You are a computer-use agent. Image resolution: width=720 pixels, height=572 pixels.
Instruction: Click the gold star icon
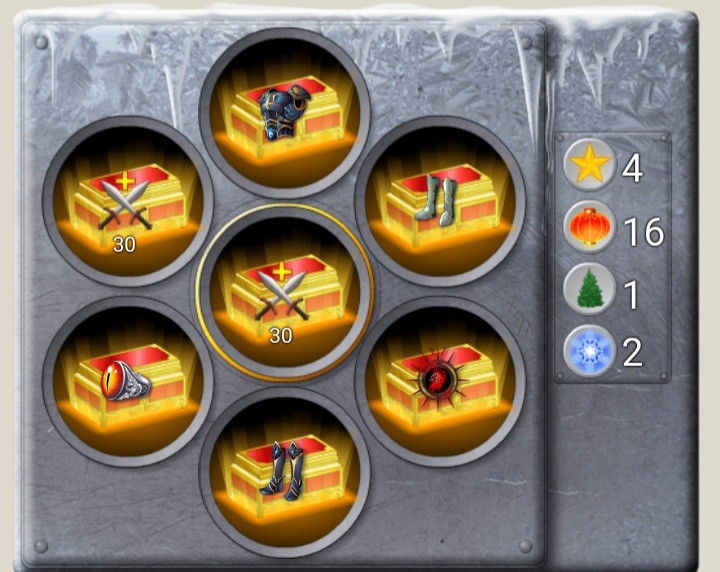(589, 166)
